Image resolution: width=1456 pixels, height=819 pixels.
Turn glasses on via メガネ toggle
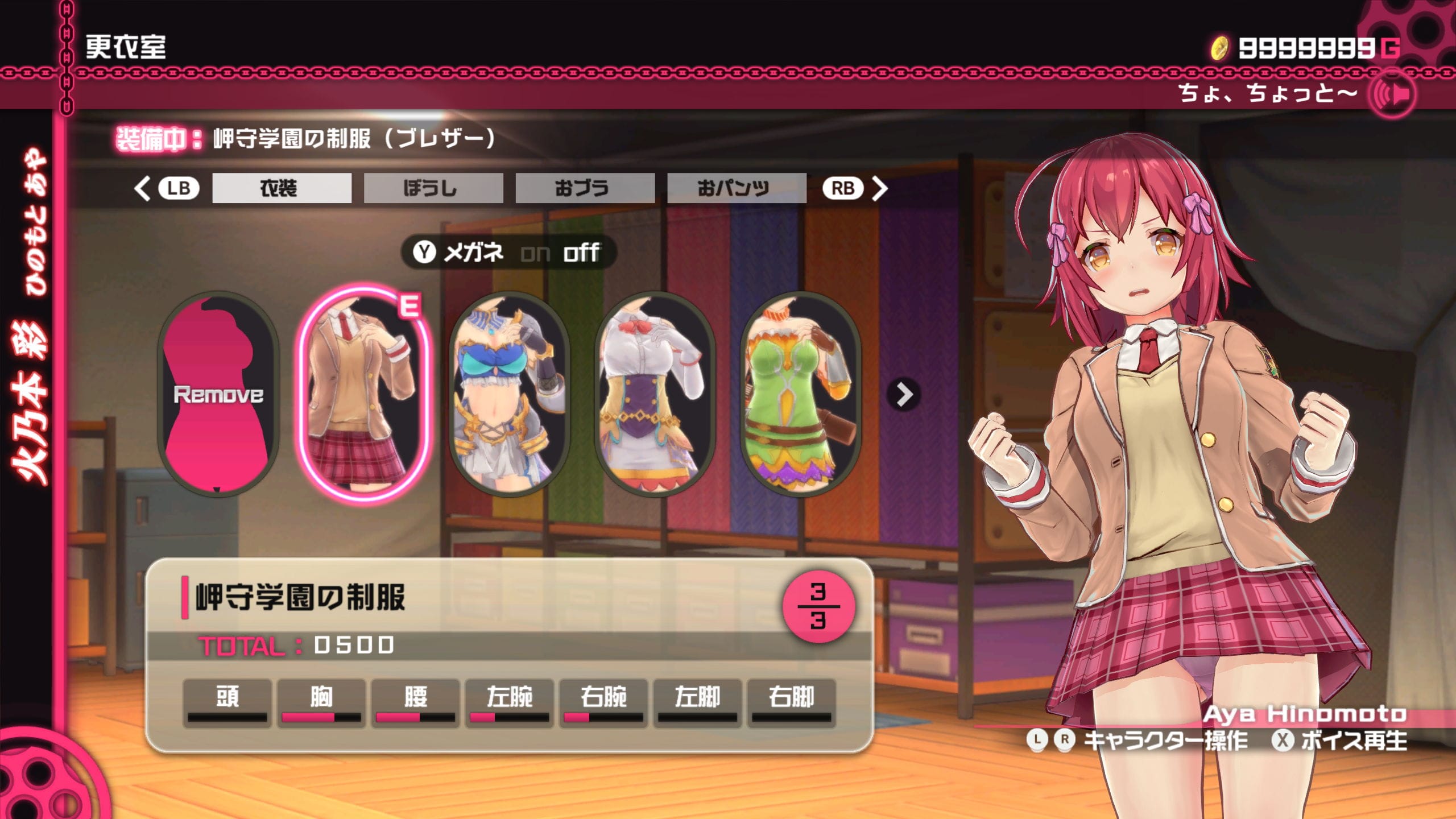point(535,253)
